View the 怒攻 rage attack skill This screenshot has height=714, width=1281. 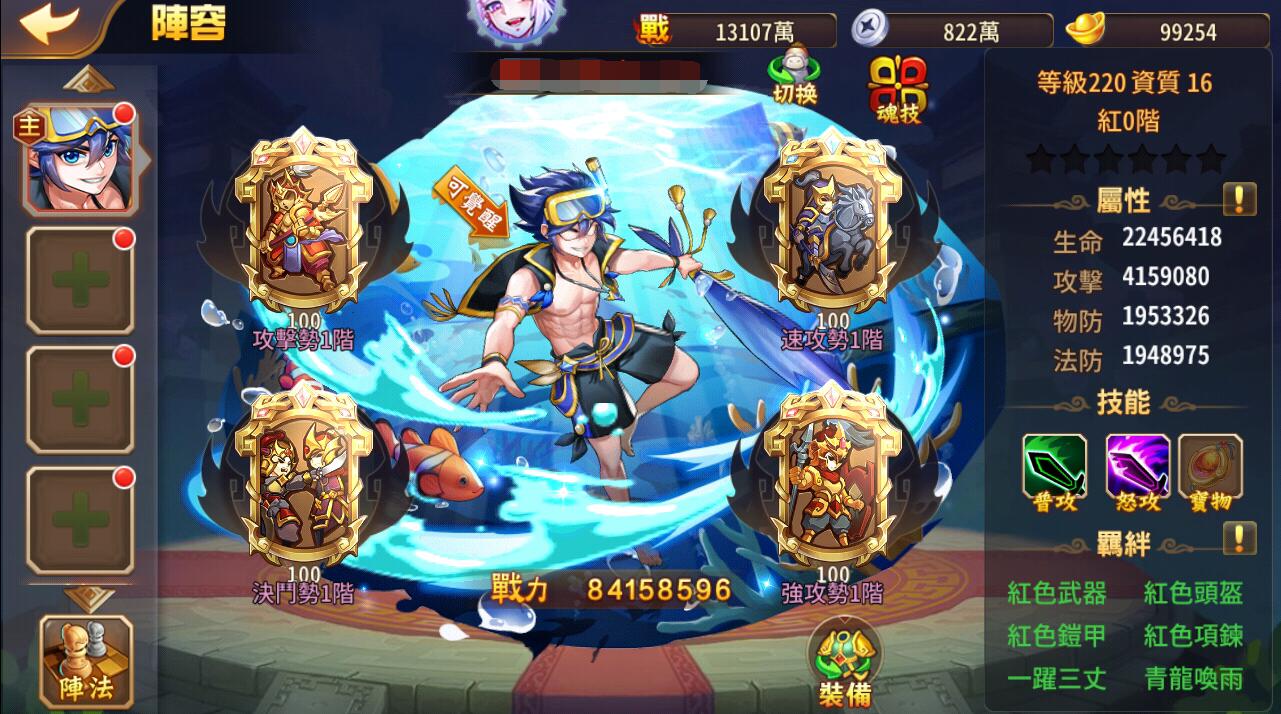pos(1137,472)
